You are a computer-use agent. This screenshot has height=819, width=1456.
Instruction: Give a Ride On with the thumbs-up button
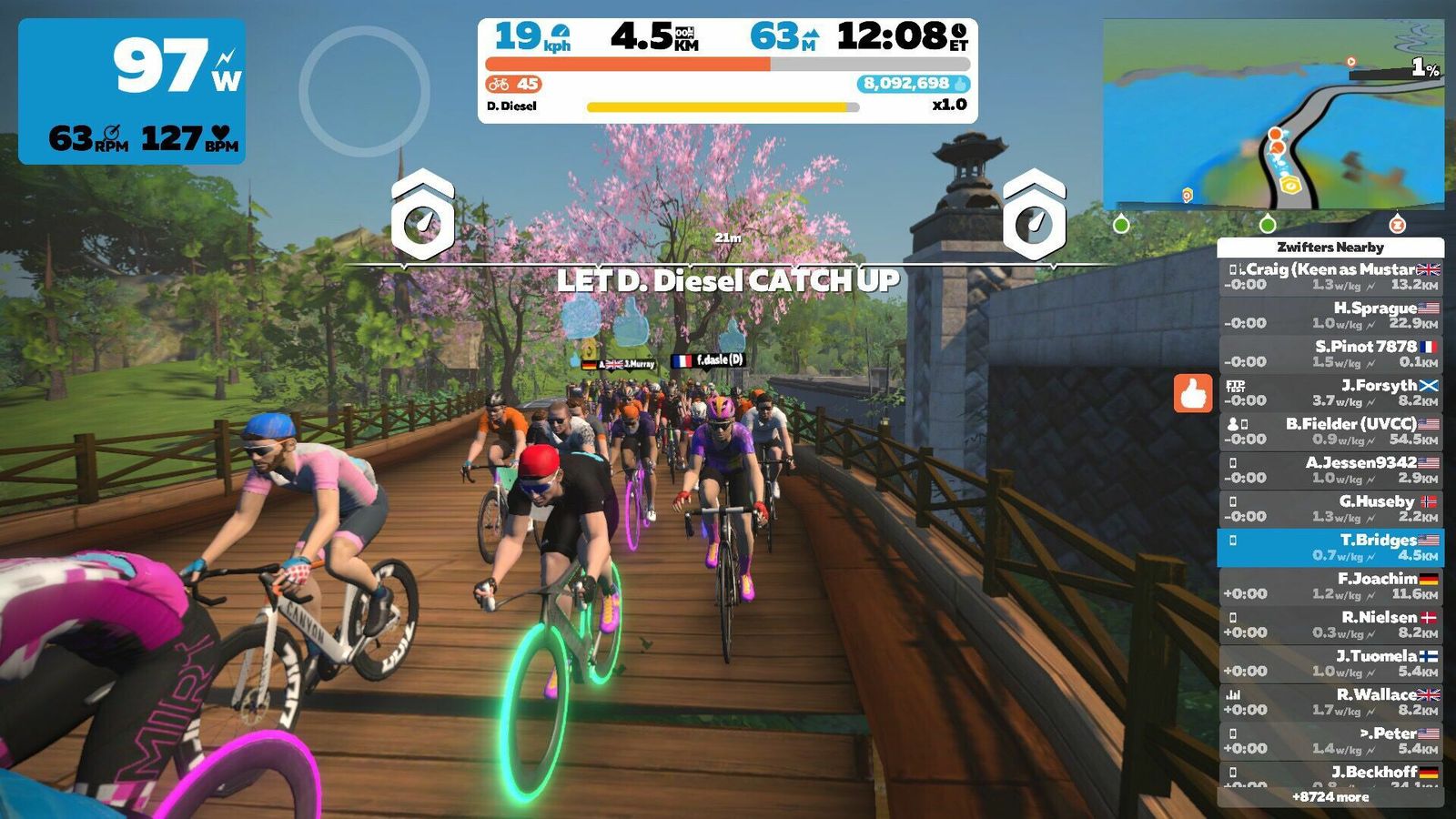pyautogui.click(x=1193, y=393)
